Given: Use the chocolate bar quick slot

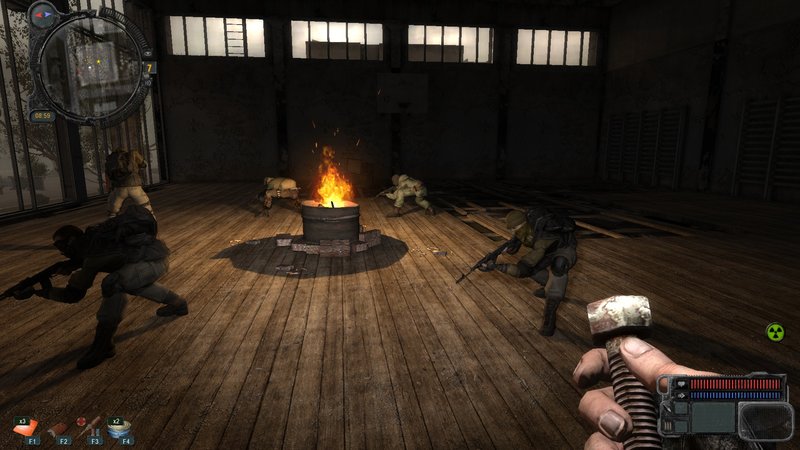Looking at the screenshot, I should coord(59,427).
